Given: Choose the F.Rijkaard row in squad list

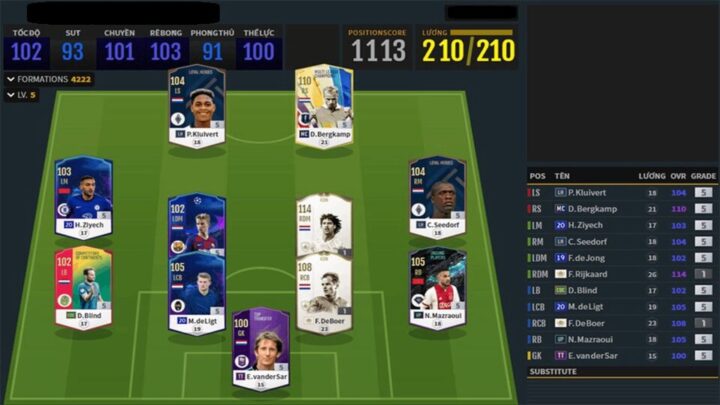Looking at the screenshot, I should click(618, 273).
